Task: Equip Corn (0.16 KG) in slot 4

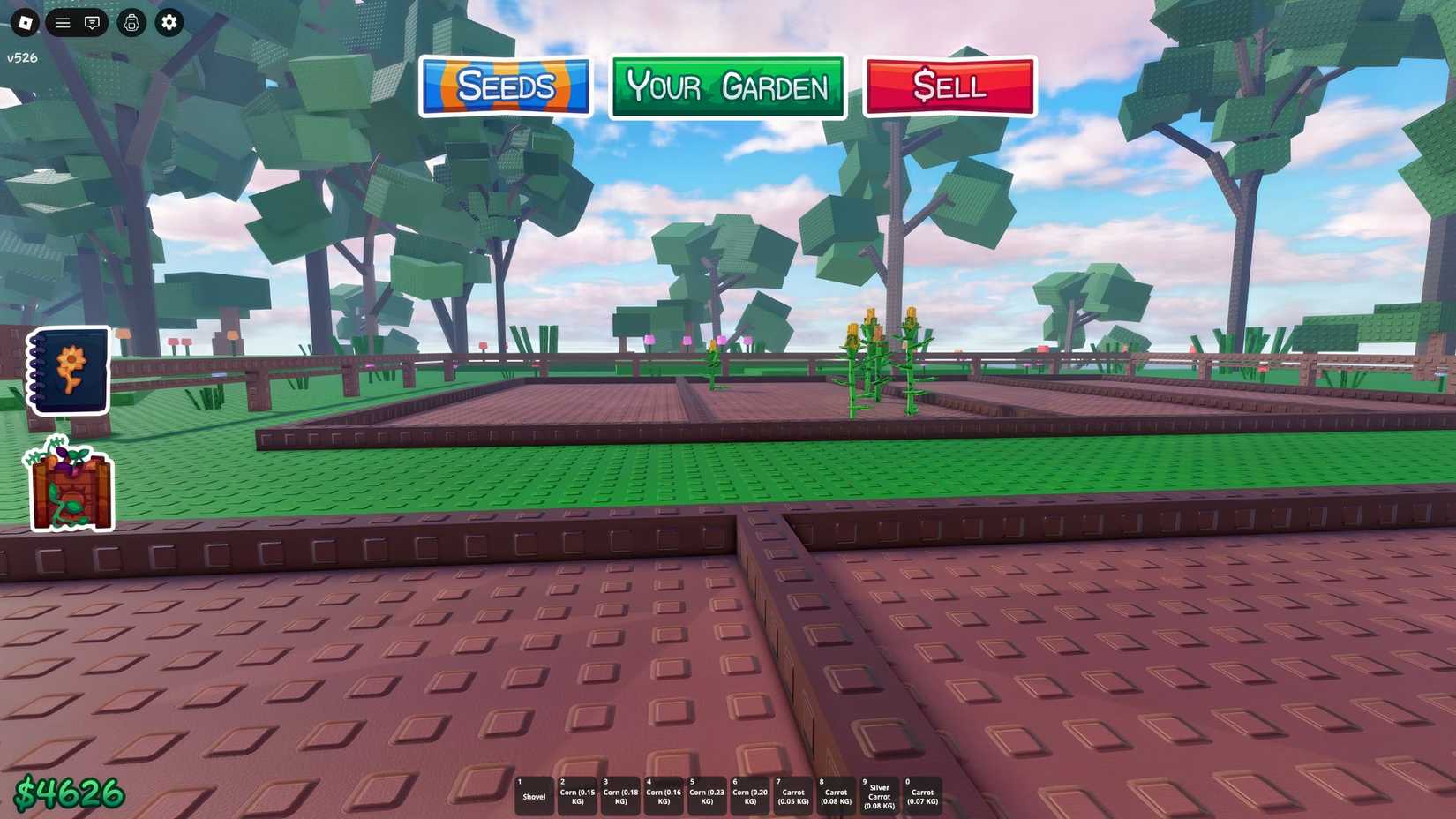Action: 664,793
